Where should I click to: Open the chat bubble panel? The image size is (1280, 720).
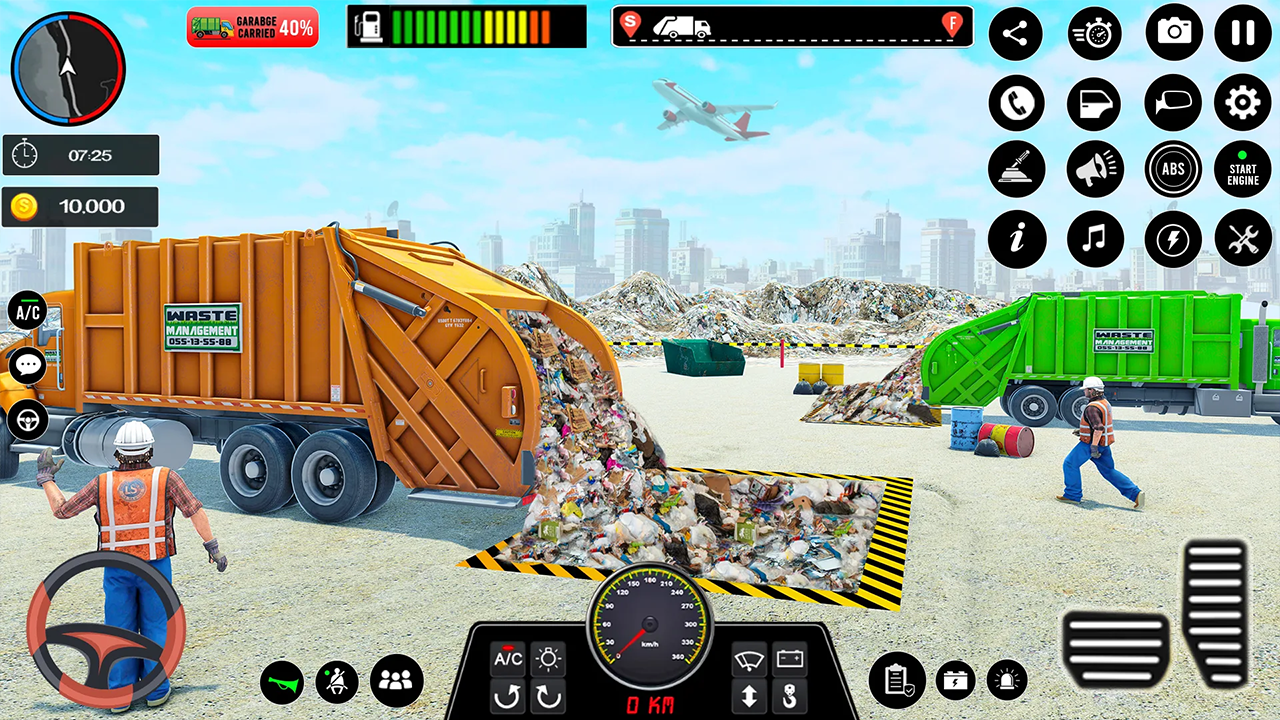[x=27, y=364]
